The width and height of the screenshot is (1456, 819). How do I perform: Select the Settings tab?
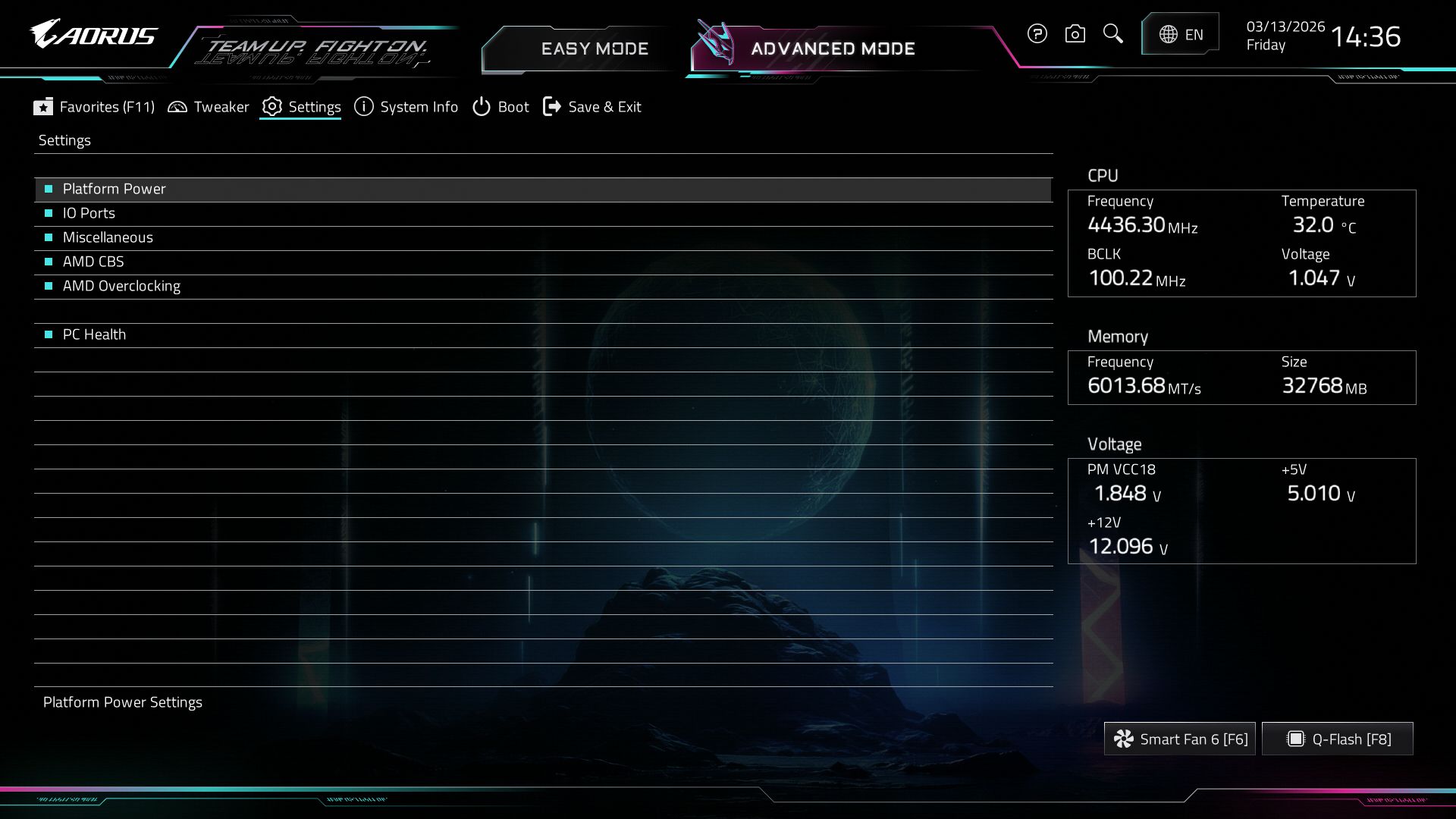pyautogui.click(x=301, y=107)
